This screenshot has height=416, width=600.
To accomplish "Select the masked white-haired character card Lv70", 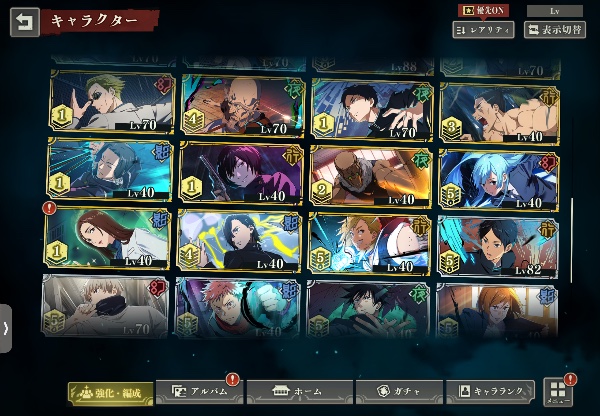I will click(x=111, y=305).
